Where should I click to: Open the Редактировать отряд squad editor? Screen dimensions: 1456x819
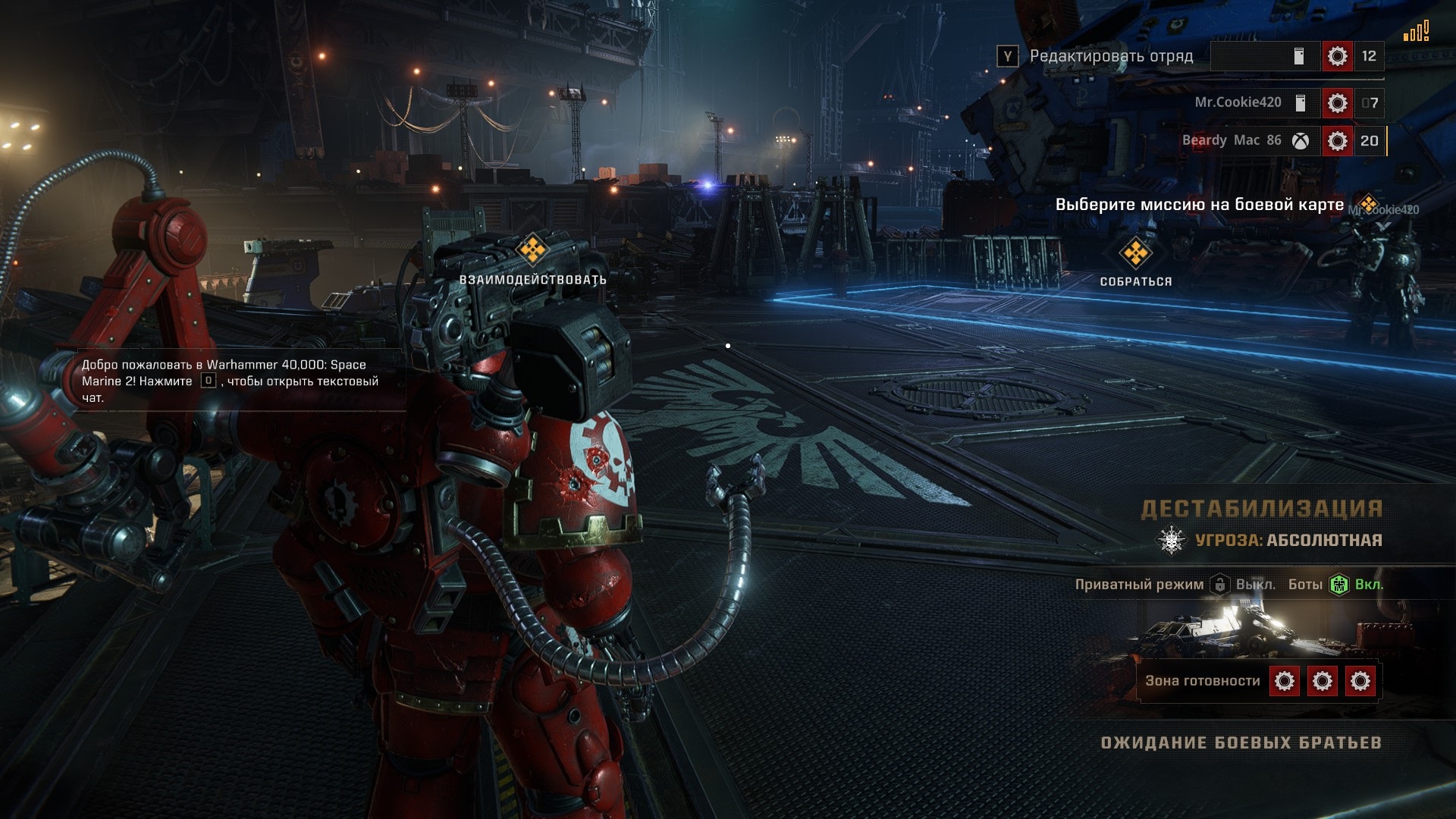(x=1110, y=56)
